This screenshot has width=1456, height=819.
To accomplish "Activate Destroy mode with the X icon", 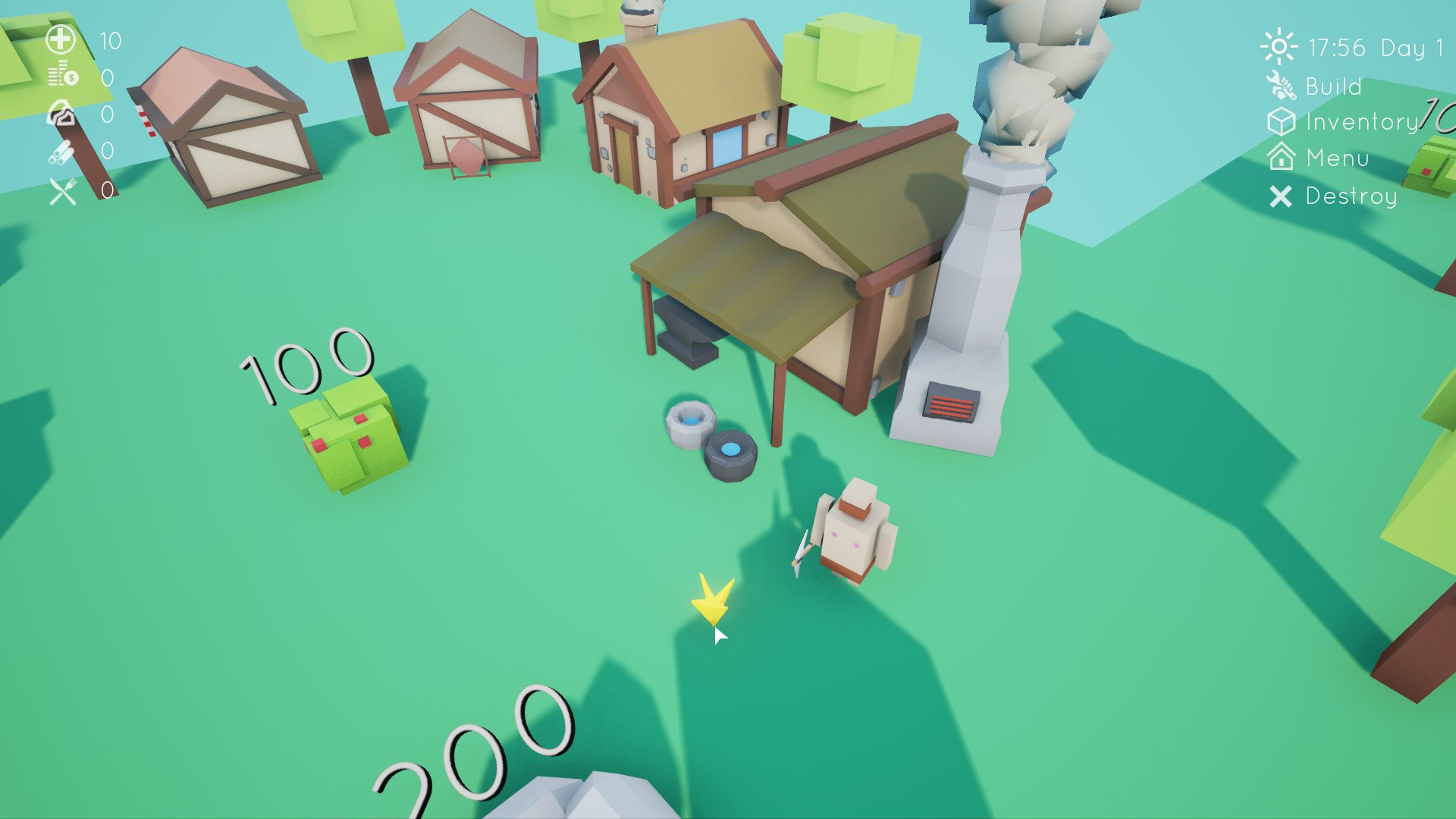I will [x=1282, y=197].
